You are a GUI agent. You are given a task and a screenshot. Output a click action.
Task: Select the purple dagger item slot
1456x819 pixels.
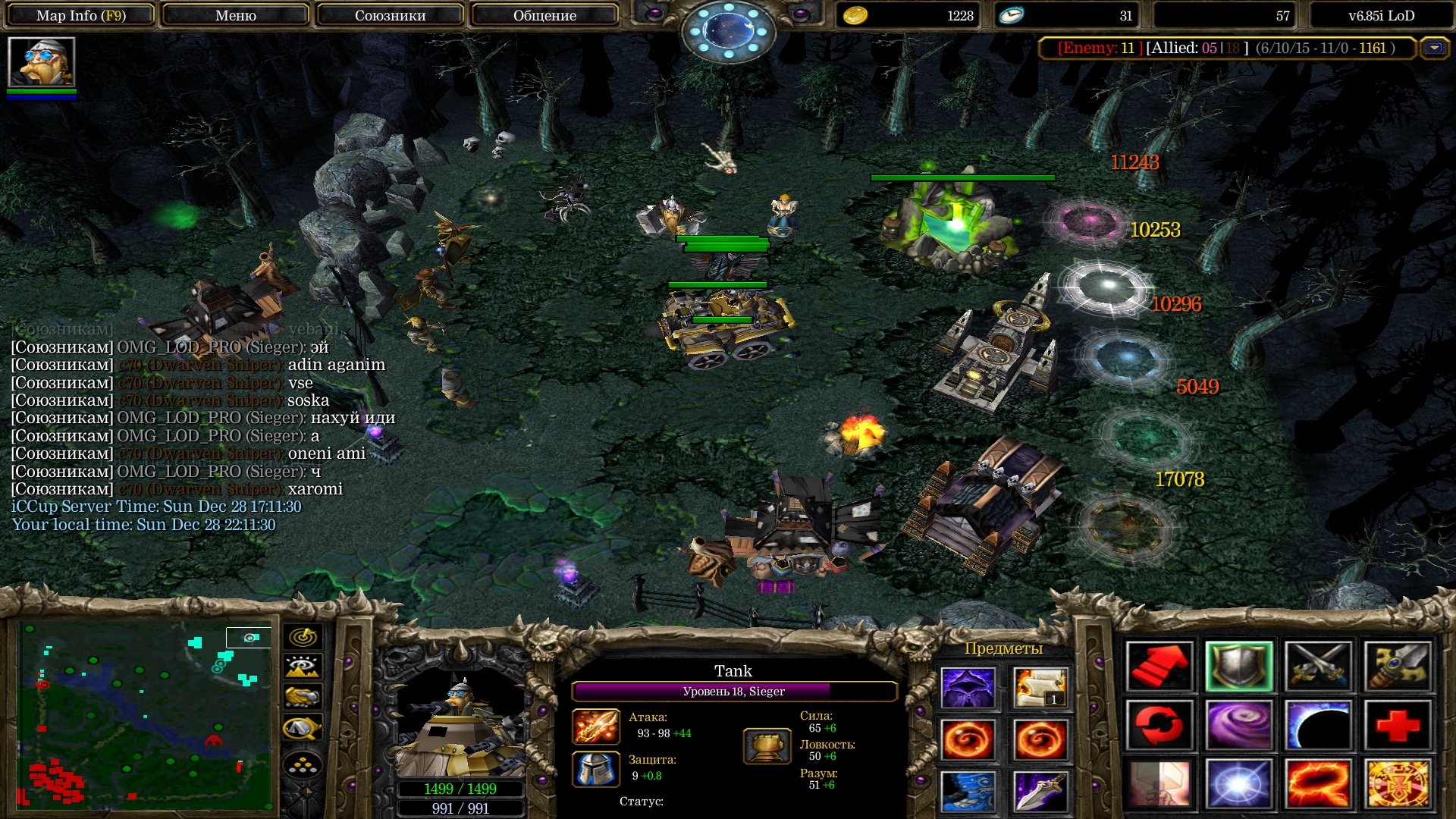click(x=1040, y=791)
